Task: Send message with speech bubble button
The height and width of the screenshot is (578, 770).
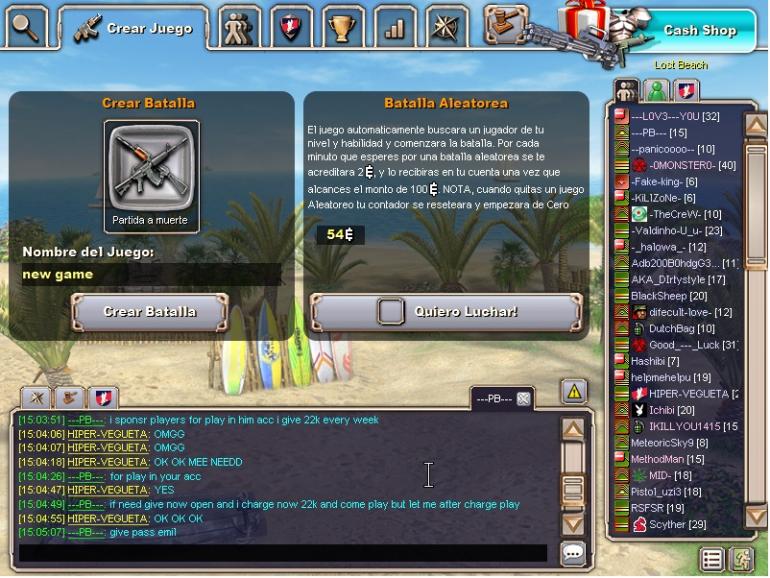Action: point(573,553)
